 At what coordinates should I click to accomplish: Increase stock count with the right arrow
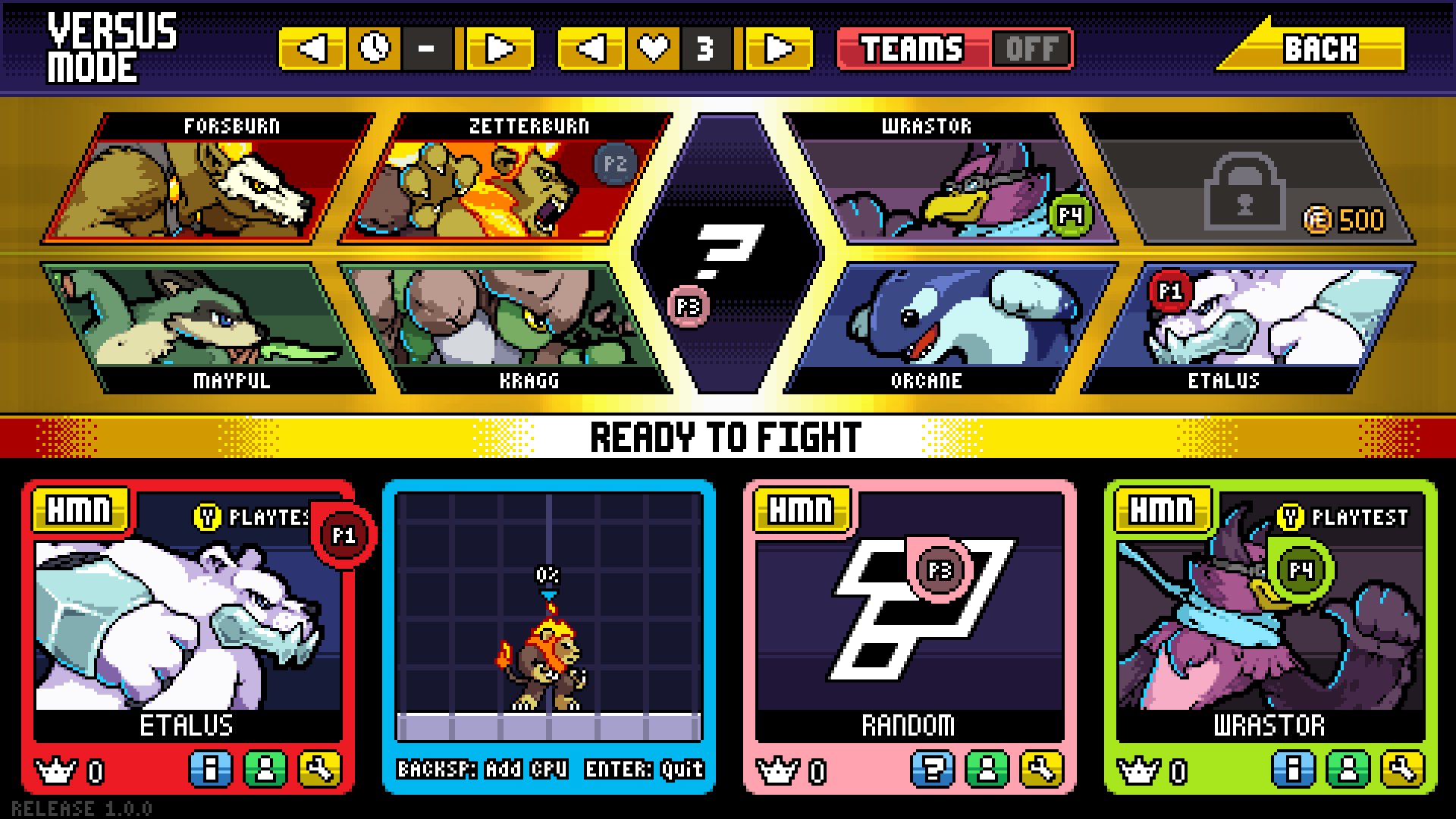776,48
